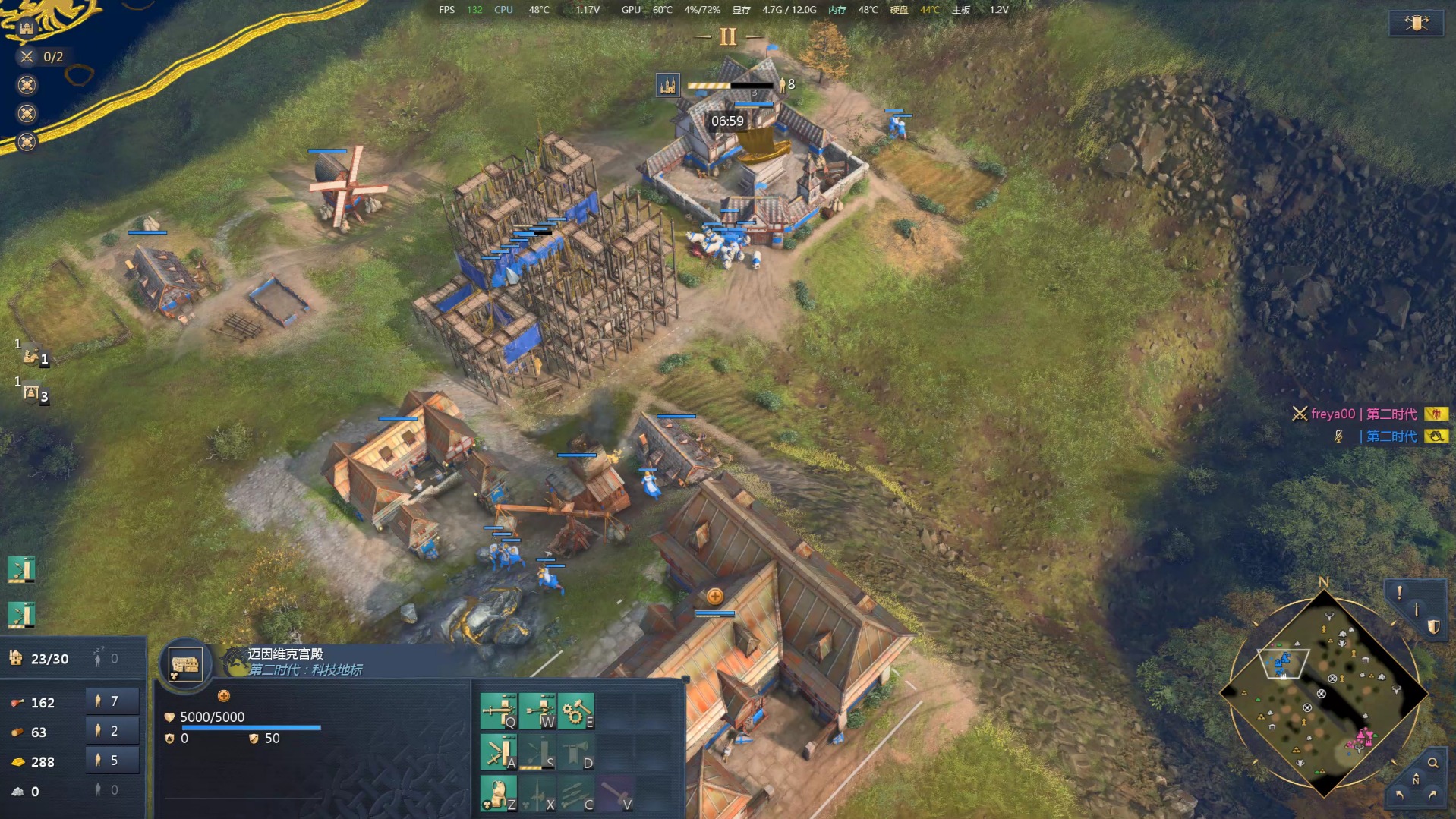Reset camera to north

click(1416, 779)
